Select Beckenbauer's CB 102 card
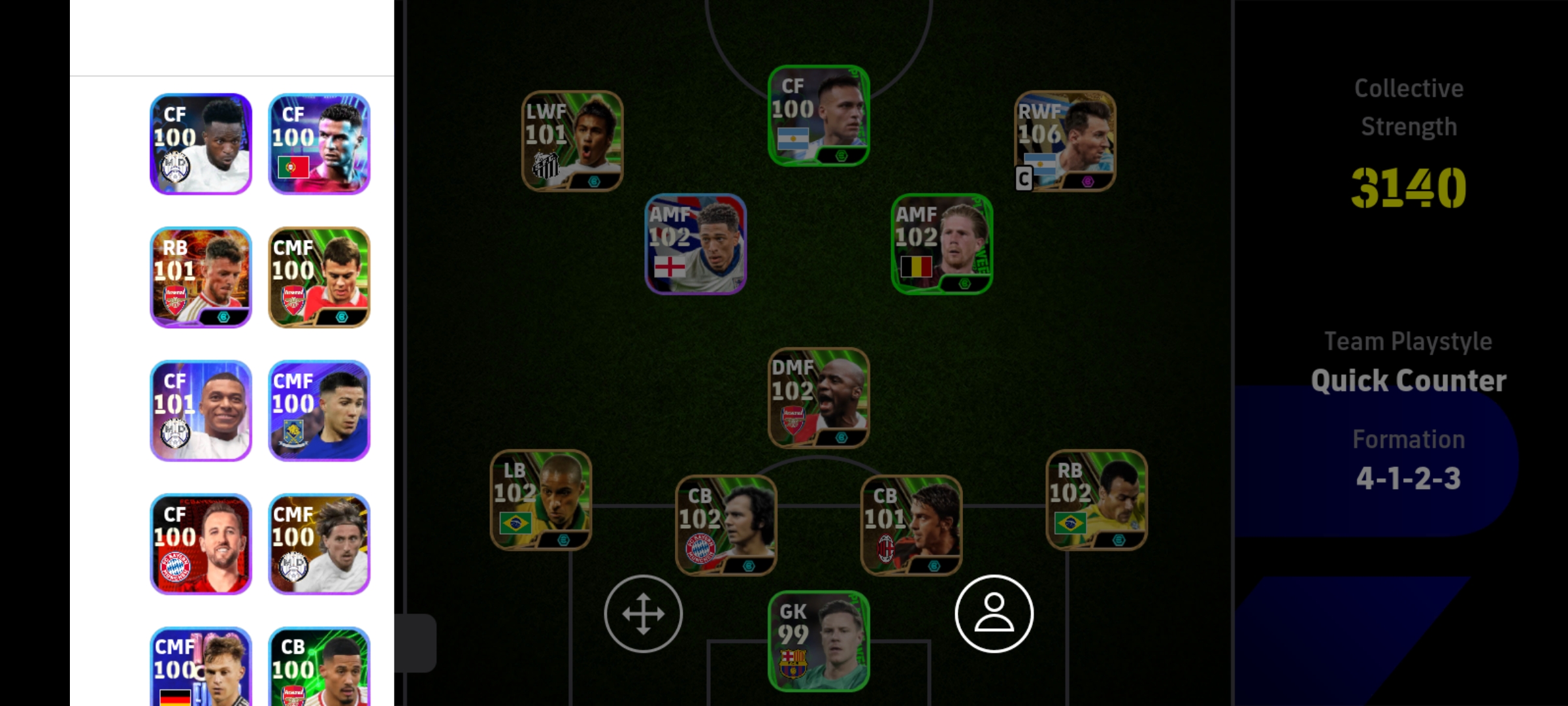The width and height of the screenshot is (1568, 706). (x=727, y=526)
